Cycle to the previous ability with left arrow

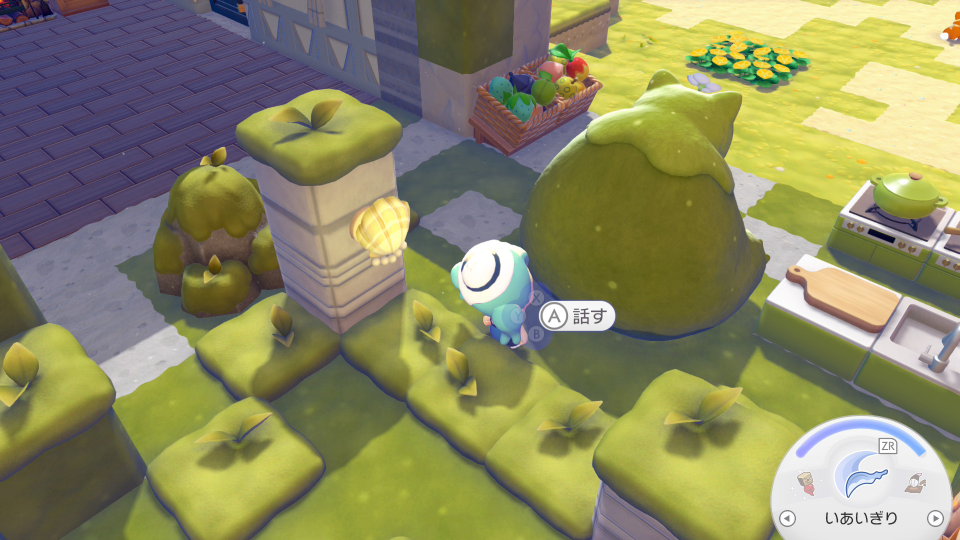[787, 518]
